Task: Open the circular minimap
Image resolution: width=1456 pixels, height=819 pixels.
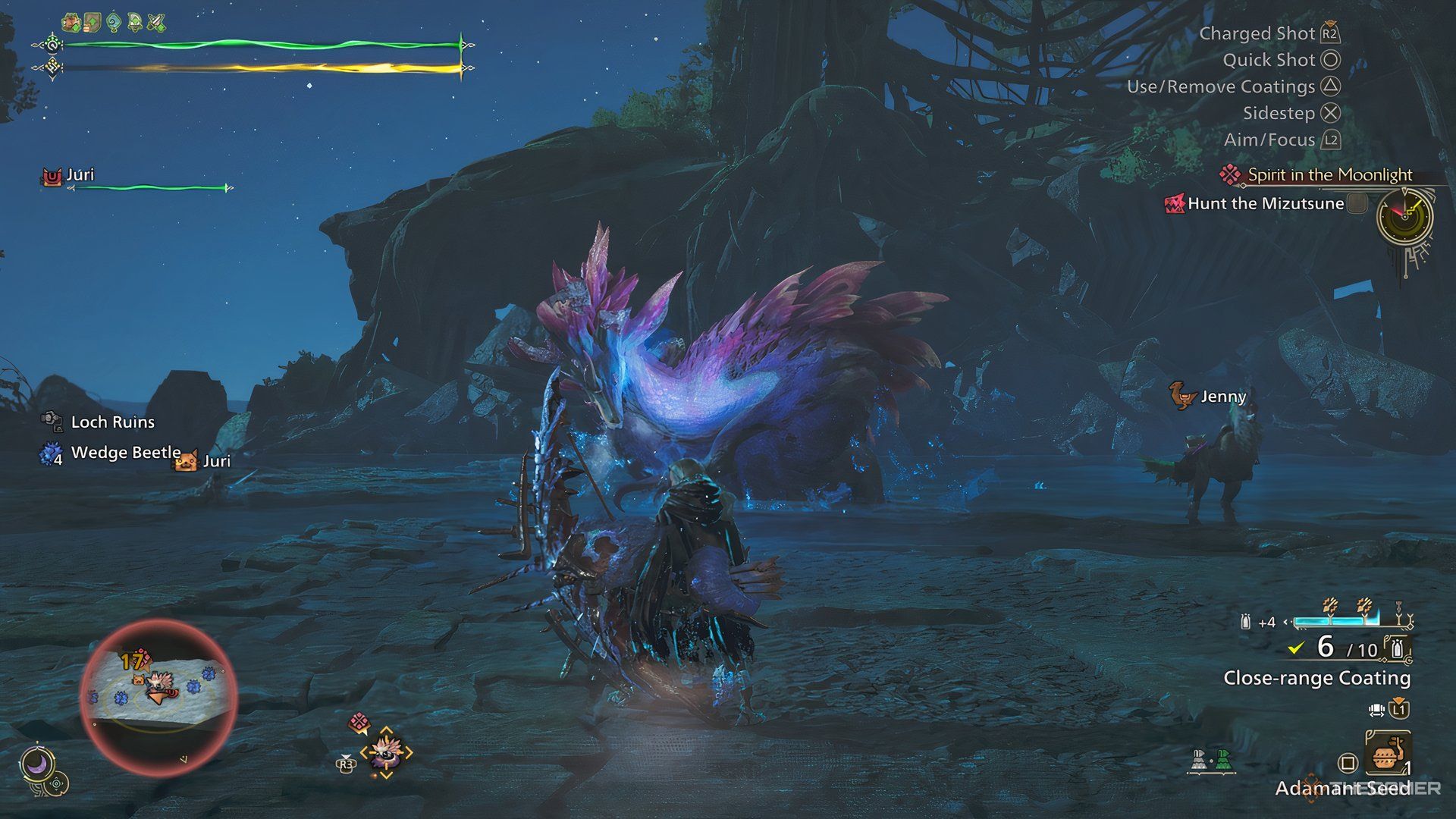Action: [x=158, y=695]
